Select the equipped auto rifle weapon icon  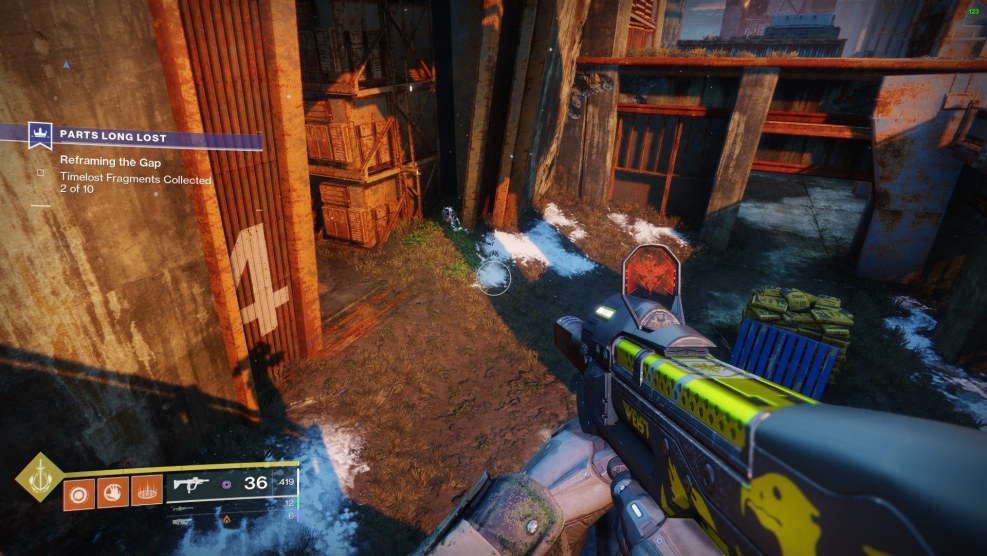(x=190, y=485)
